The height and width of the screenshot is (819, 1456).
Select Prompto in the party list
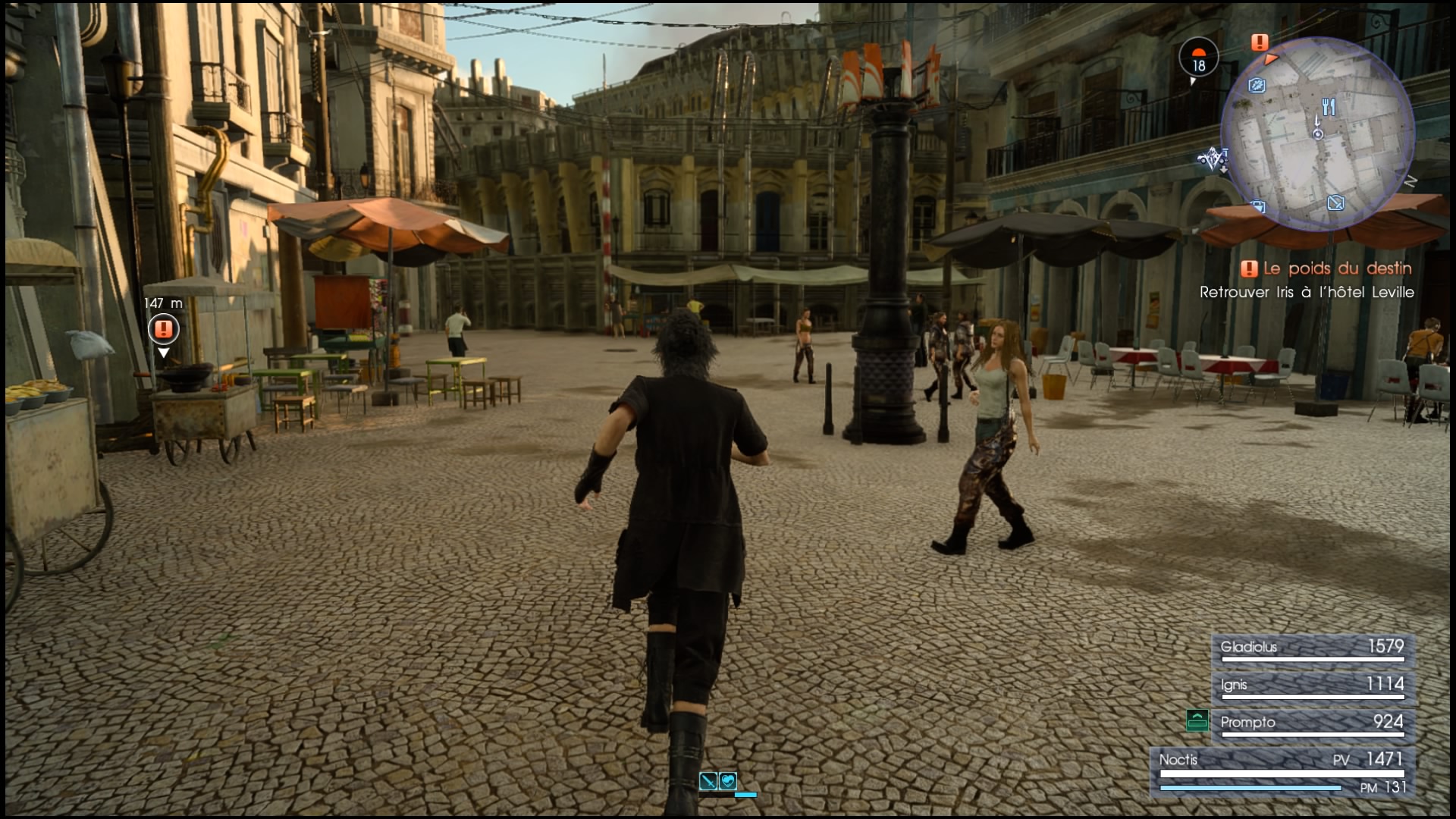pos(1312,723)
